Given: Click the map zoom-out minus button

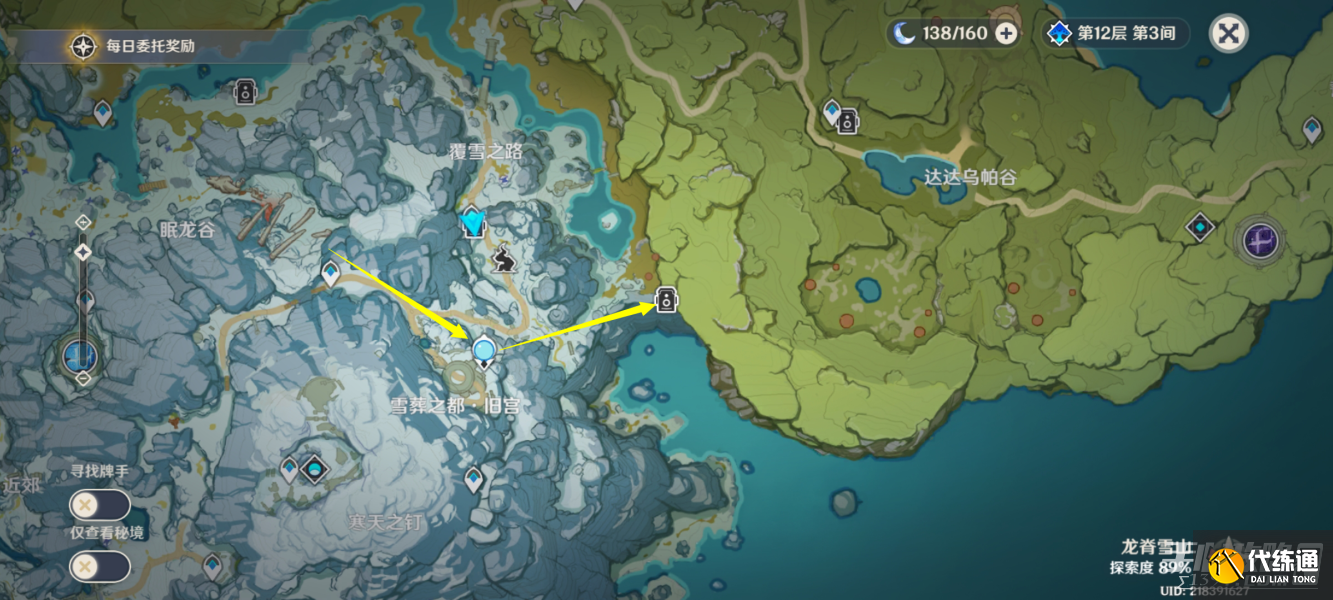Looking at the screenshot, I should pos(83,379).
